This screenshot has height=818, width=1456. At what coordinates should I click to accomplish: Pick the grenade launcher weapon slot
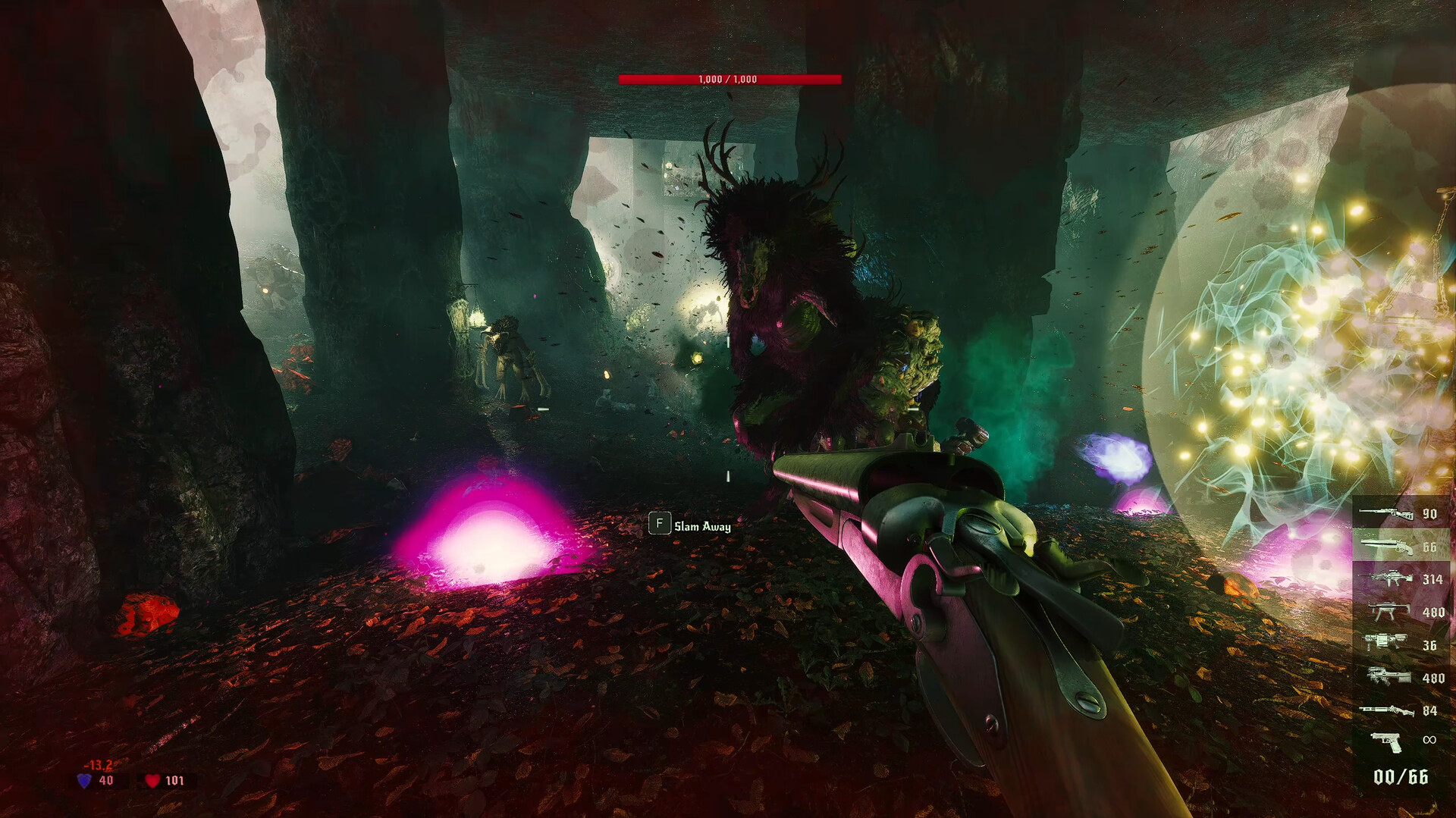1386,644
